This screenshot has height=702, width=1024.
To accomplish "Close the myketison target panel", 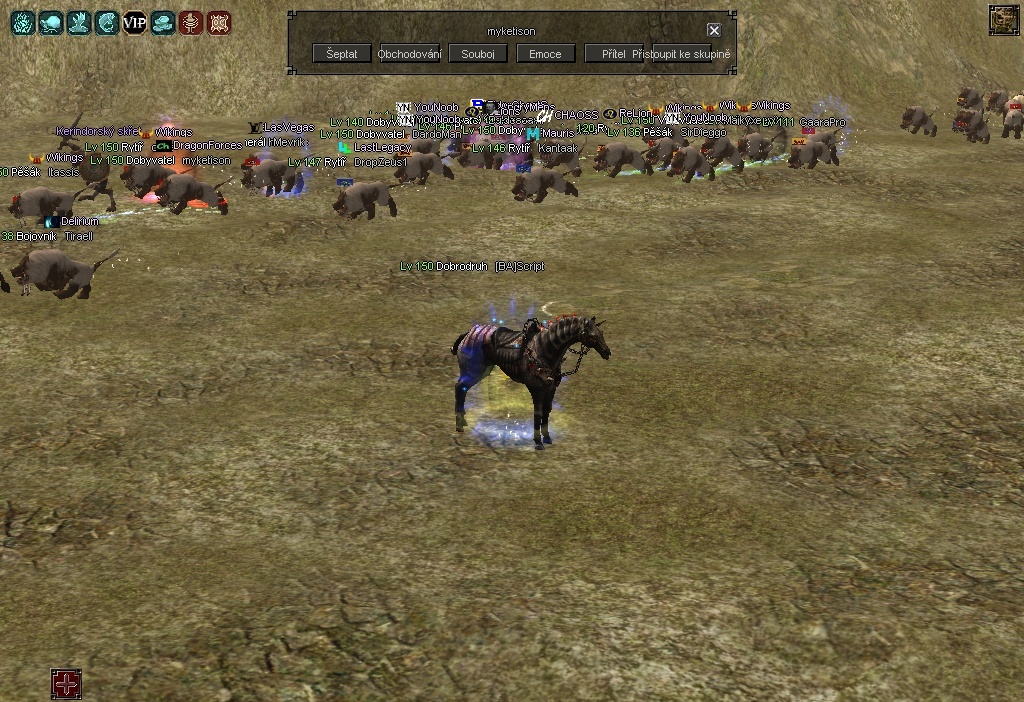I will click(x=714, y=31).
